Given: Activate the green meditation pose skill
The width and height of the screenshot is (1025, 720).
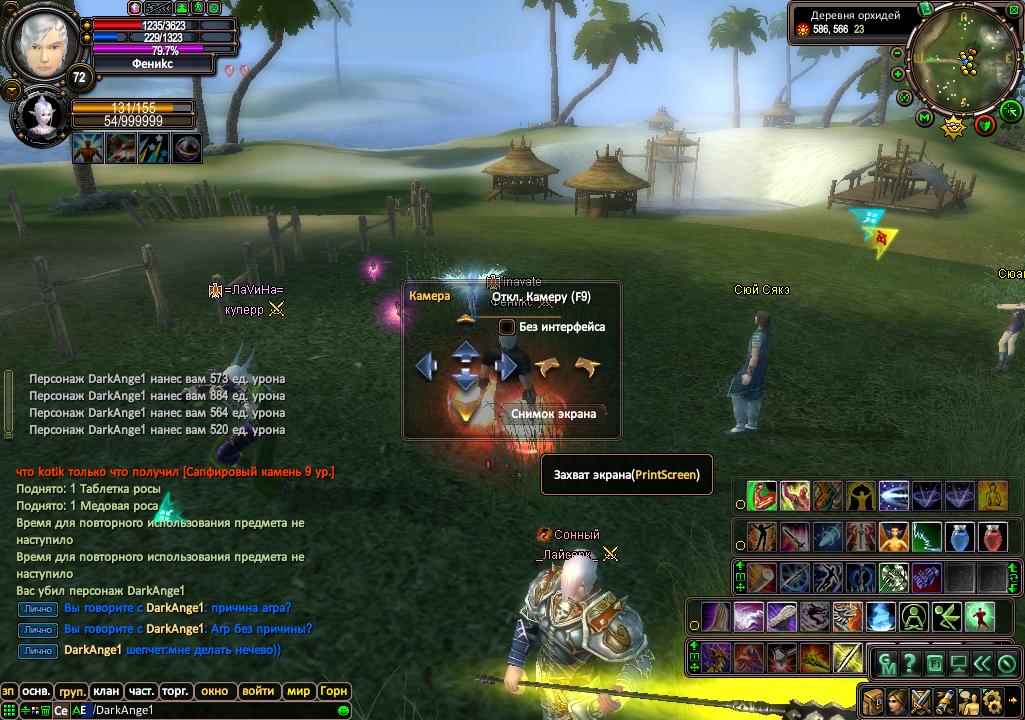Looking at the screenshot, I should click(x=913, y=617).
